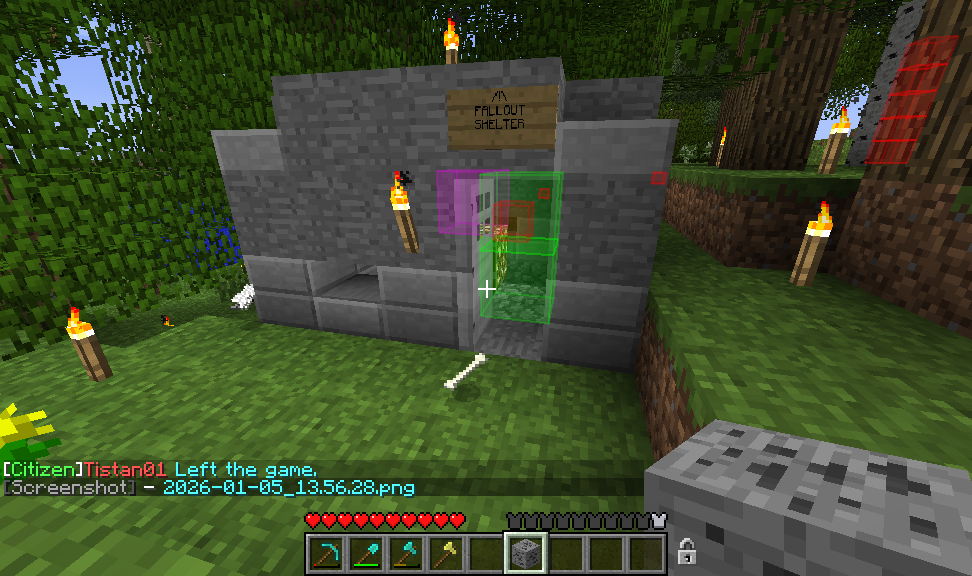972x576 pixels.
Task: Open the screenshot file link in chat
Action: (288, 487)
